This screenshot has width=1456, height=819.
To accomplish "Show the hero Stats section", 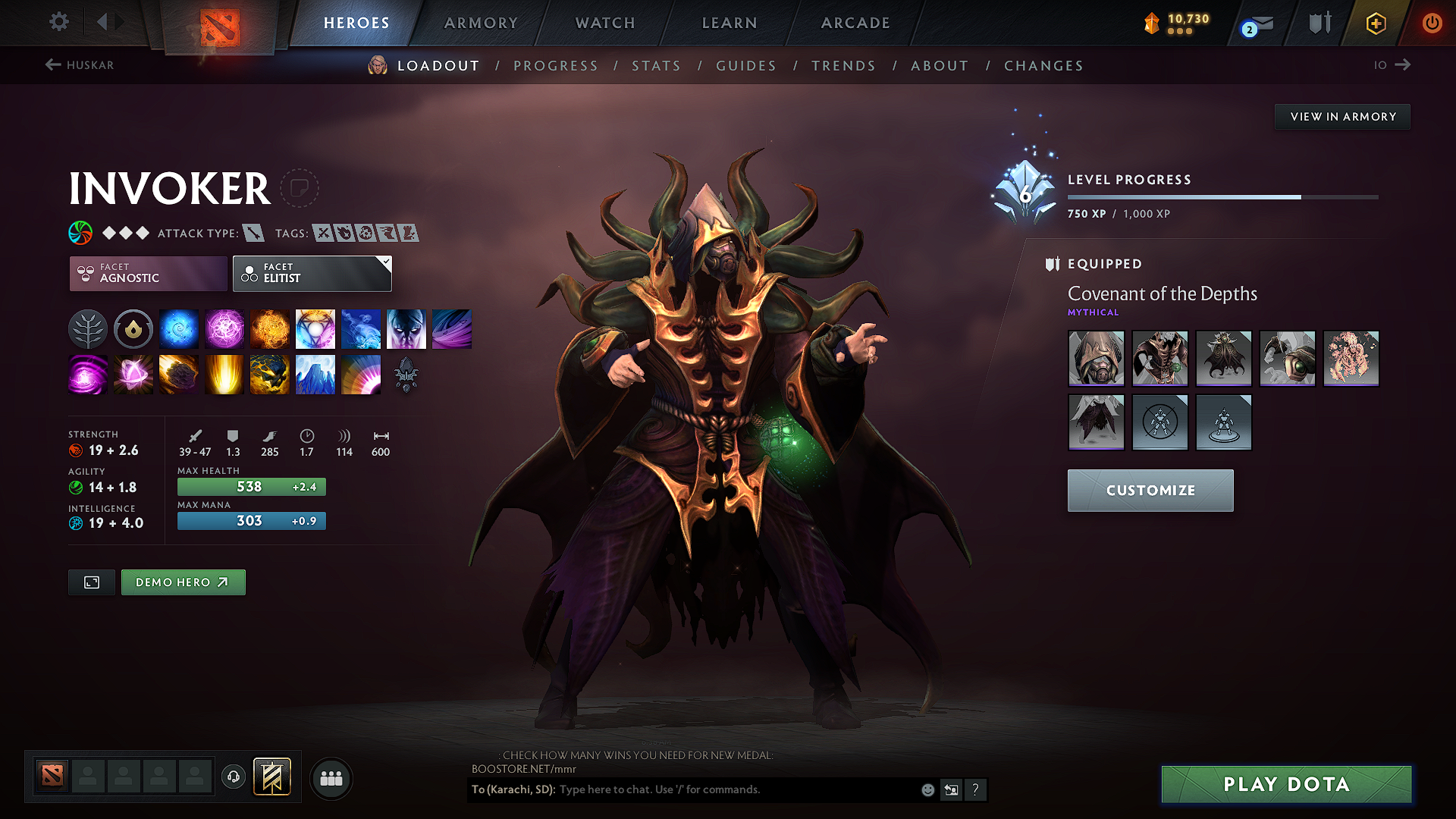I will coord(656,66).
